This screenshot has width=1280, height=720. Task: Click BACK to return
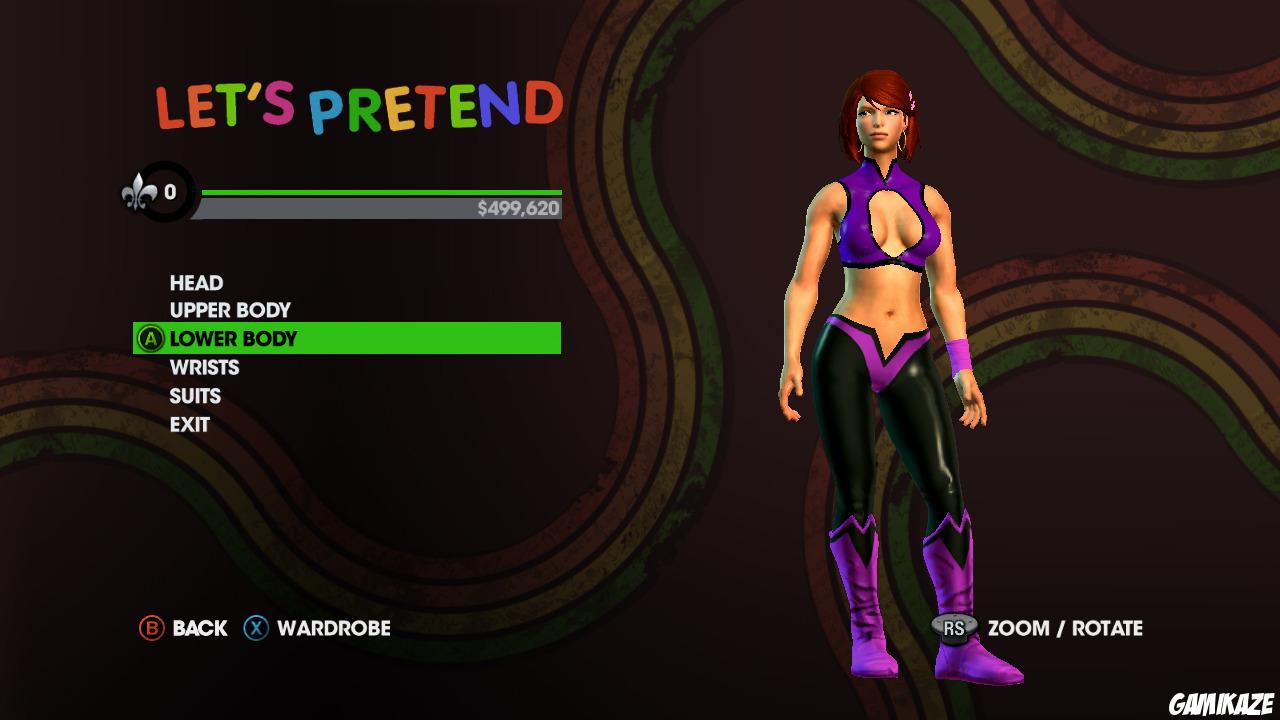coord(199,629)
